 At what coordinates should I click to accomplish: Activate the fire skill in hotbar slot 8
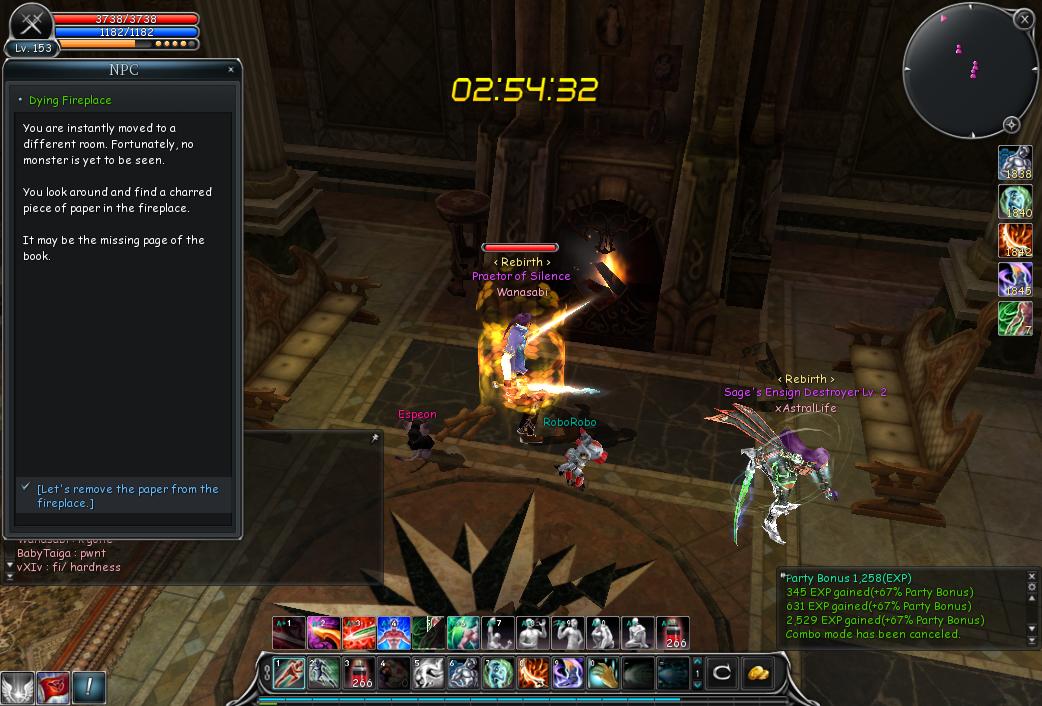point(532,673)
